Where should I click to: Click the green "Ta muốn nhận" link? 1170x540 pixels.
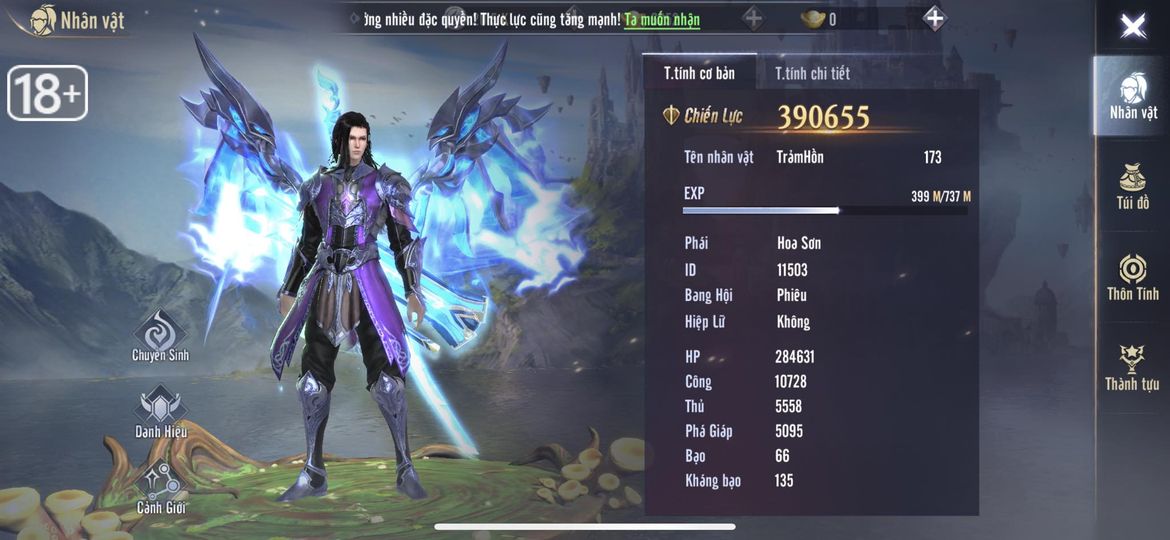click(x=662, y=20)
